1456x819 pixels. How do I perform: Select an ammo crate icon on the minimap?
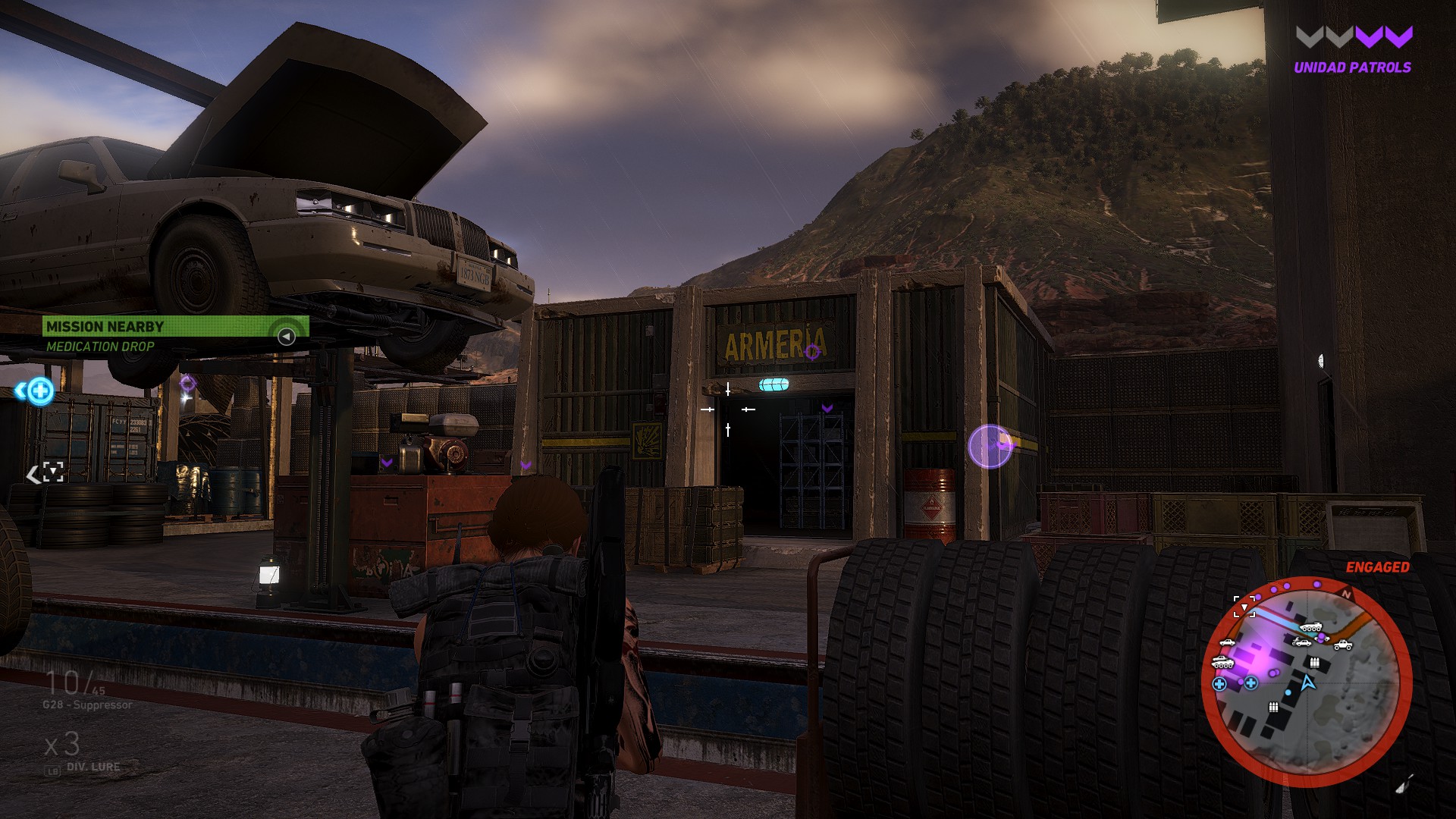[1314, 663]
